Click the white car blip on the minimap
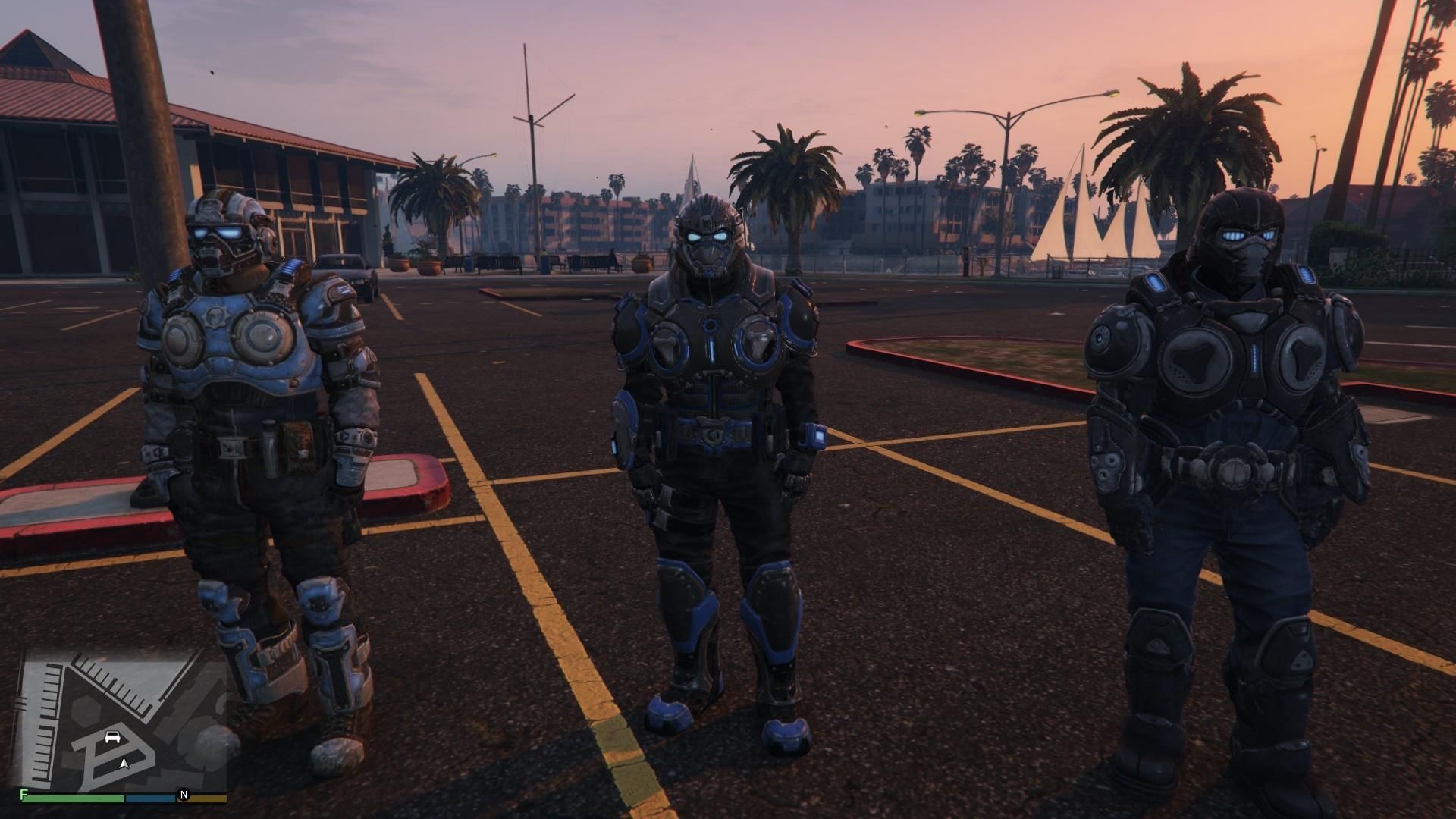Image resolution: width=1456 pixels, height=819 pixels. point(112,736)
